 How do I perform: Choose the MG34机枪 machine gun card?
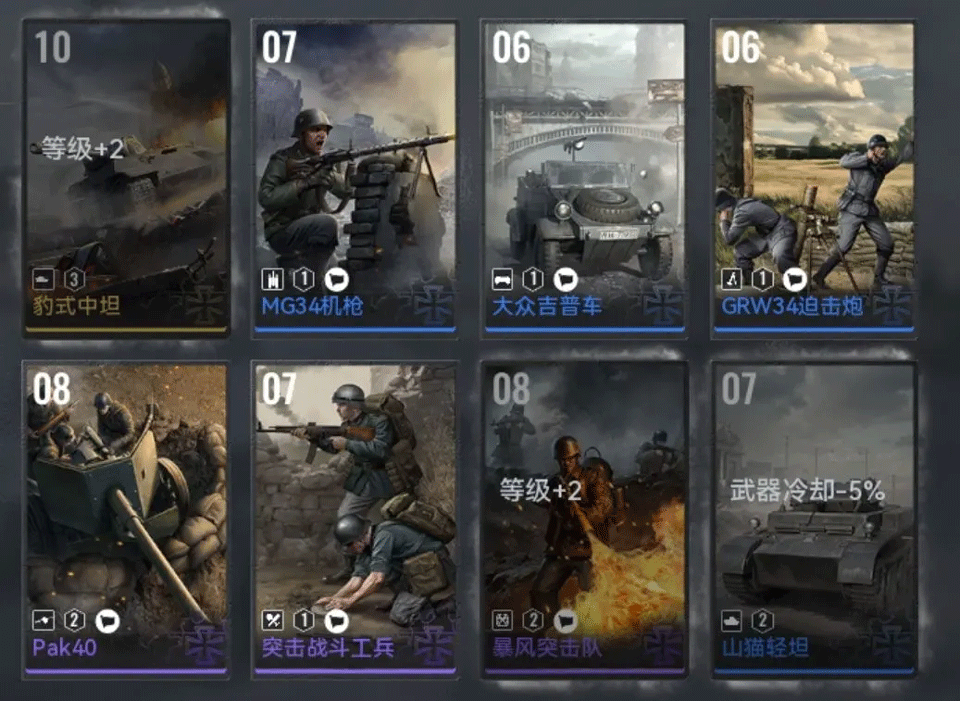pyautogui.click(x=355, y=178)
